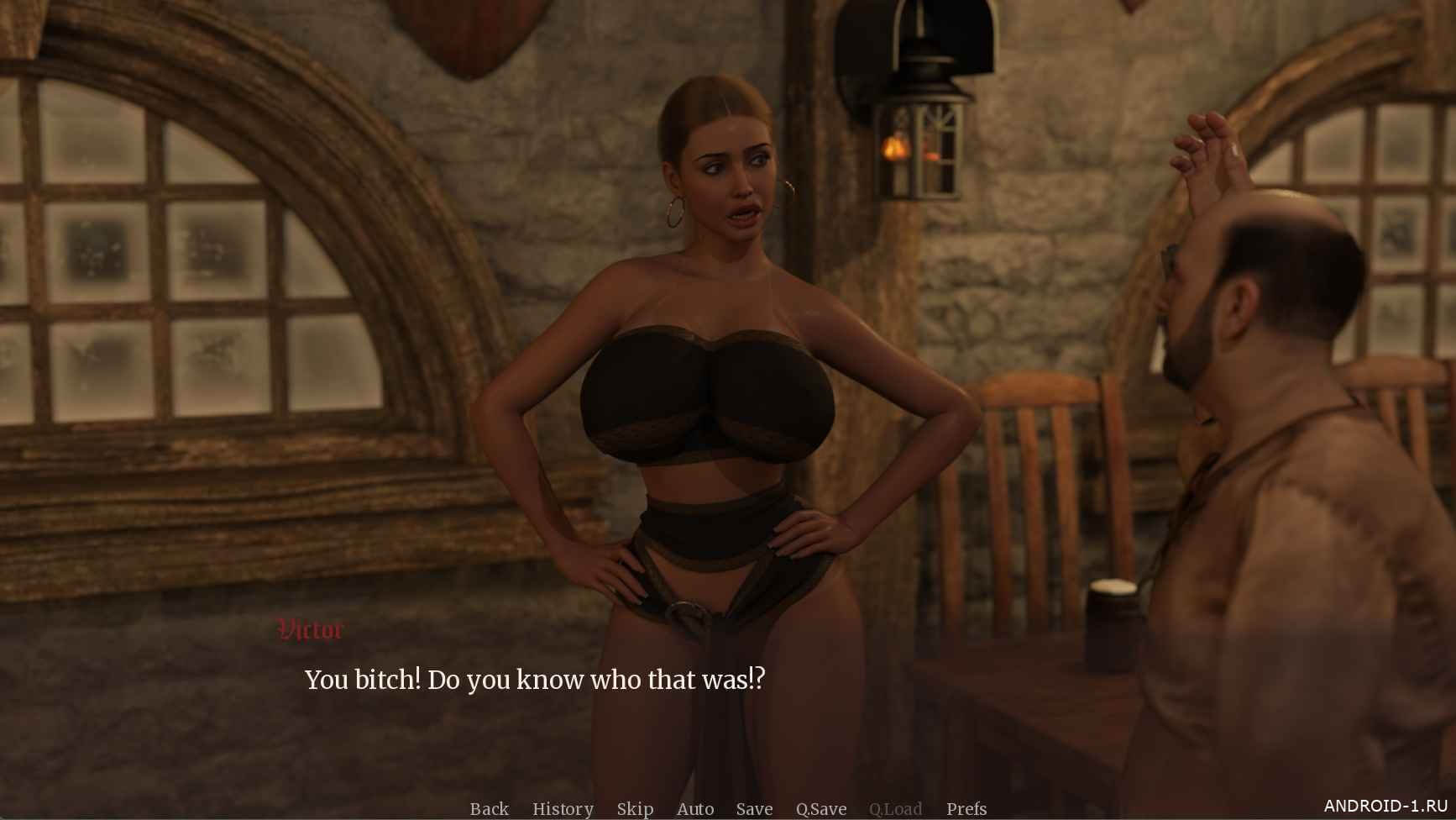Viewport: 1456px width, 820px height.
Task: Open the dialogue History log
Action: tap(563, 808)
